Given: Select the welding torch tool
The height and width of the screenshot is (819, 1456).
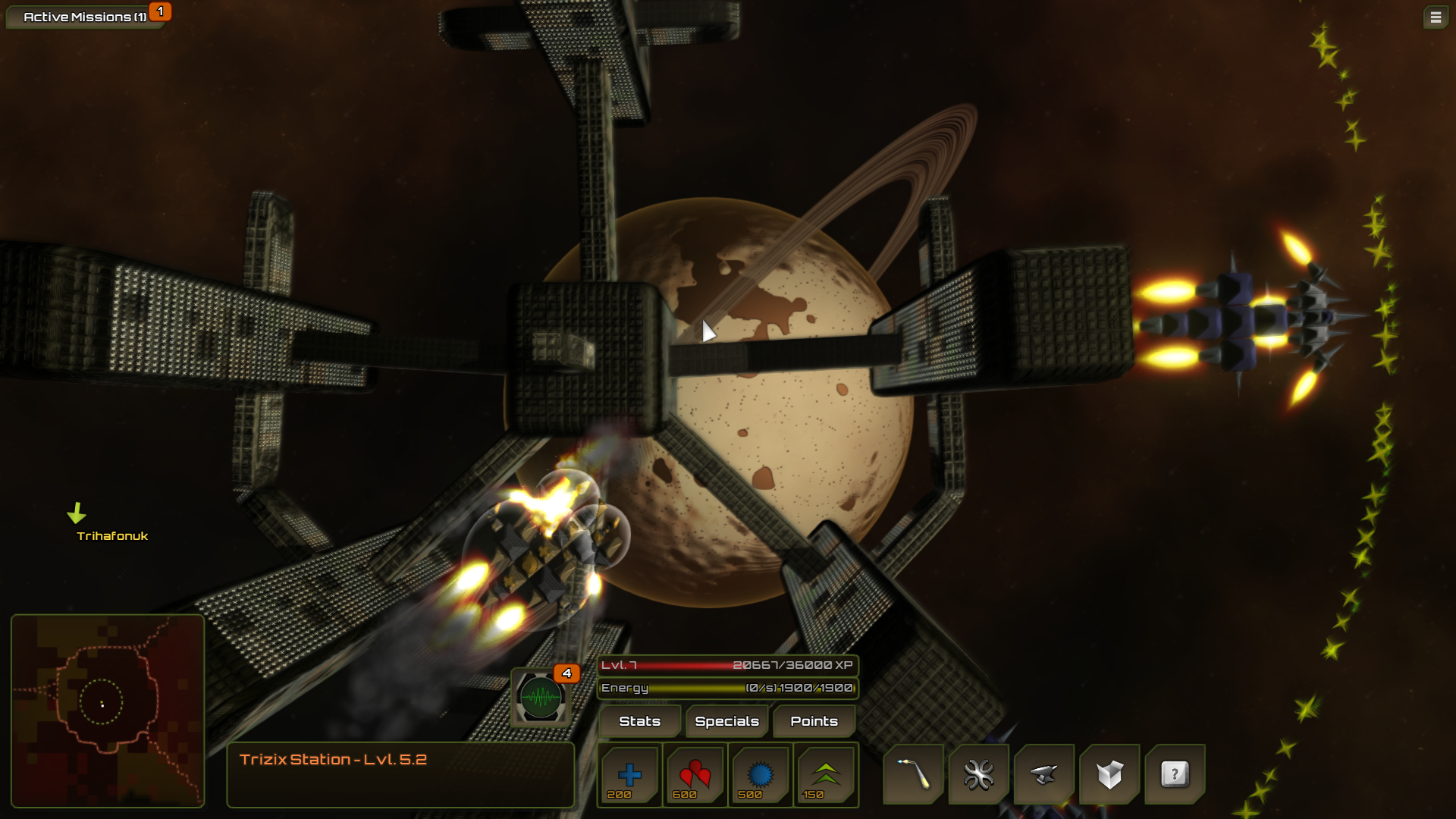Looking at the screenshot, I should click(x=914, y=774).
